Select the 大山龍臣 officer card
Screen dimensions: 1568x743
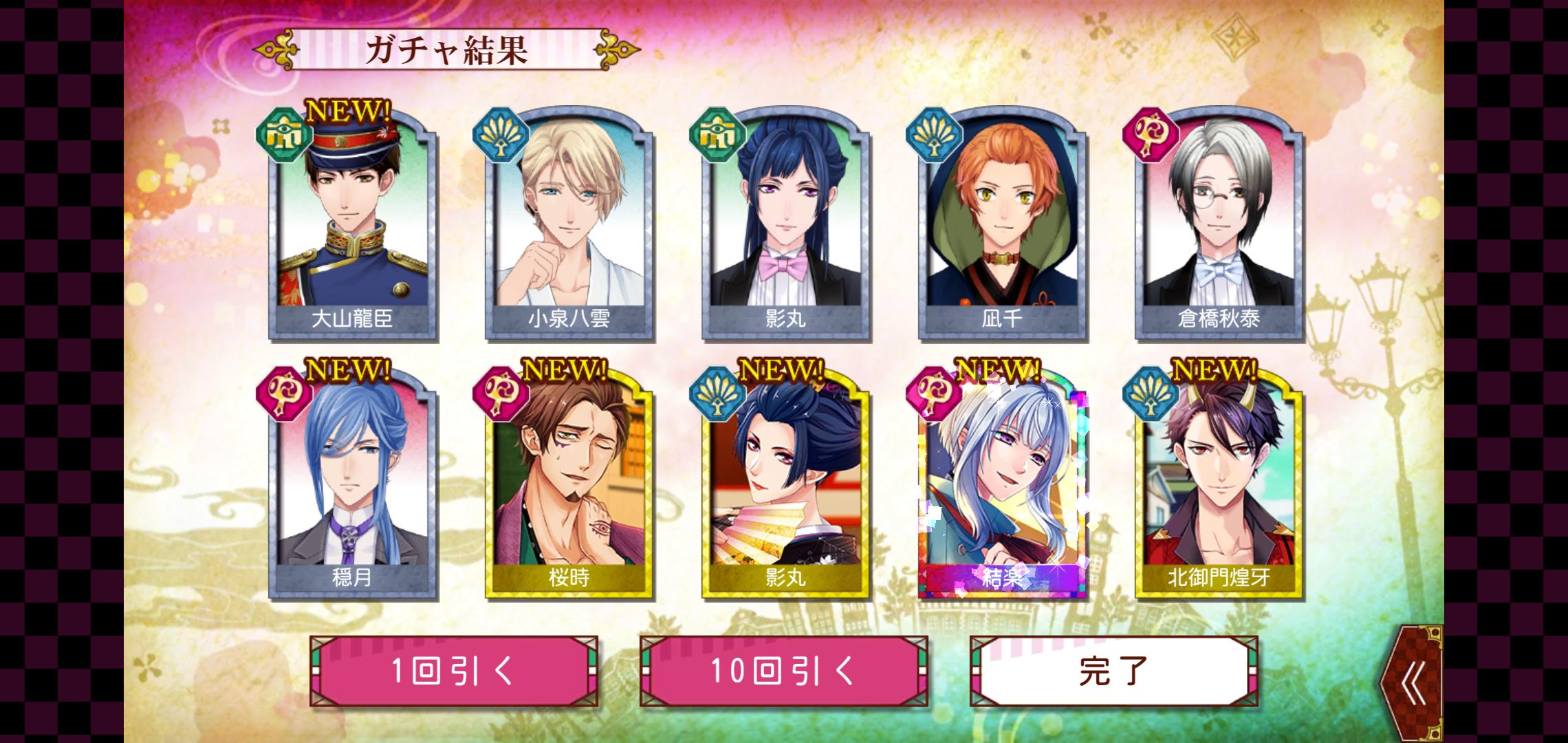[x=353, y=227]
